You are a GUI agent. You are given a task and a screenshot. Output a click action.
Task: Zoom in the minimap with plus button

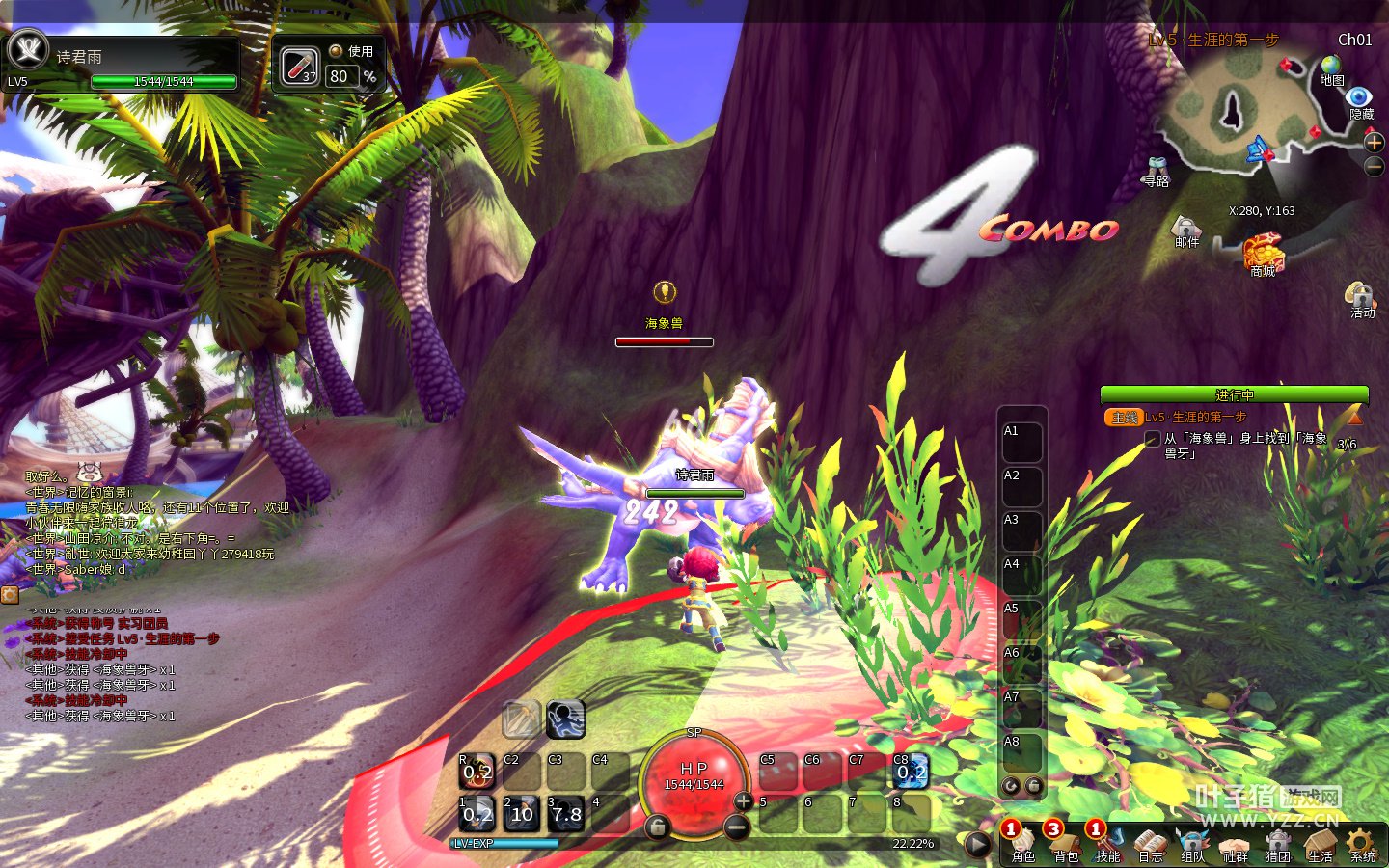click(1375, 143)
